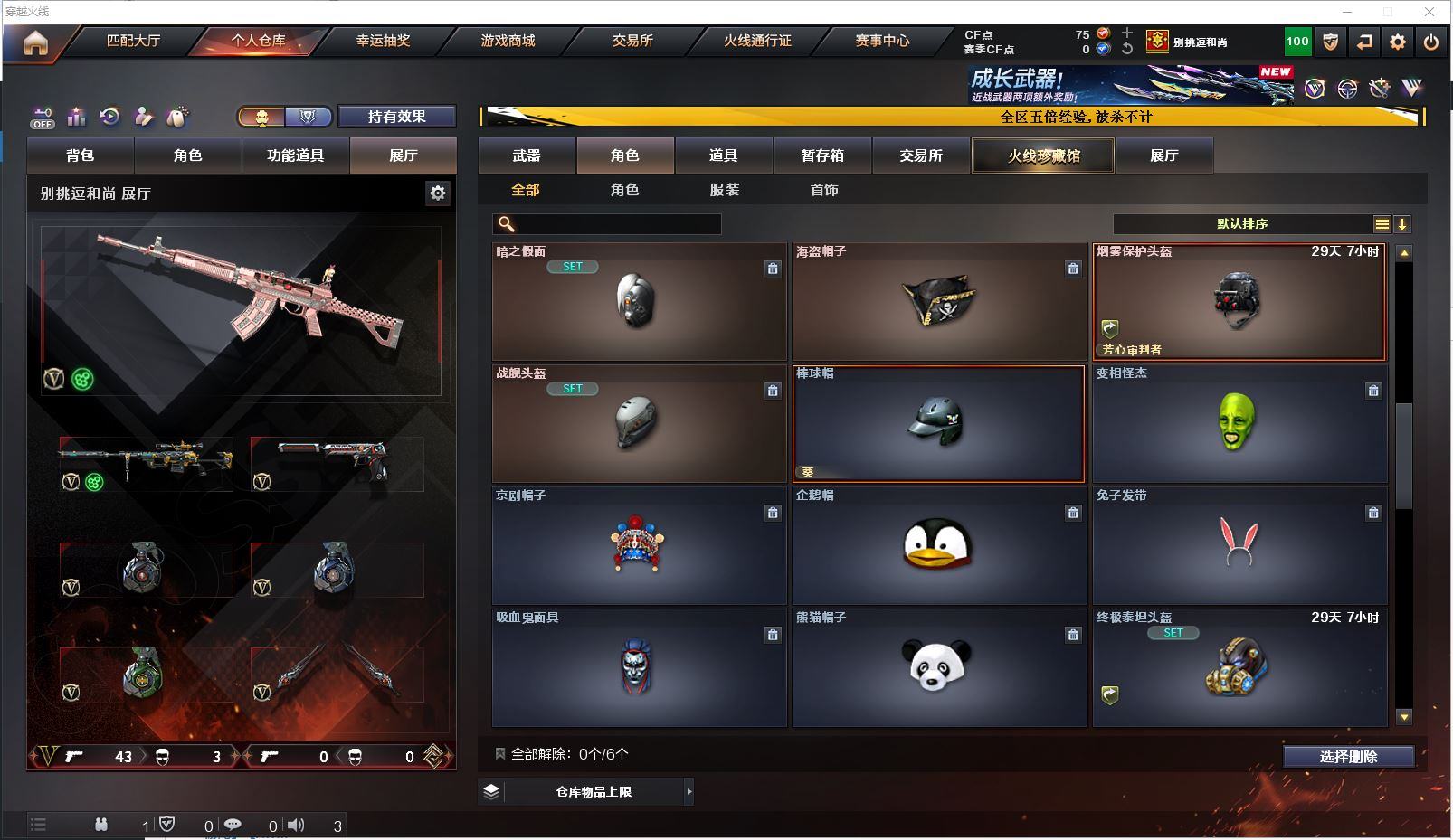Open the gear settings in top bar

coord(1398,42)
